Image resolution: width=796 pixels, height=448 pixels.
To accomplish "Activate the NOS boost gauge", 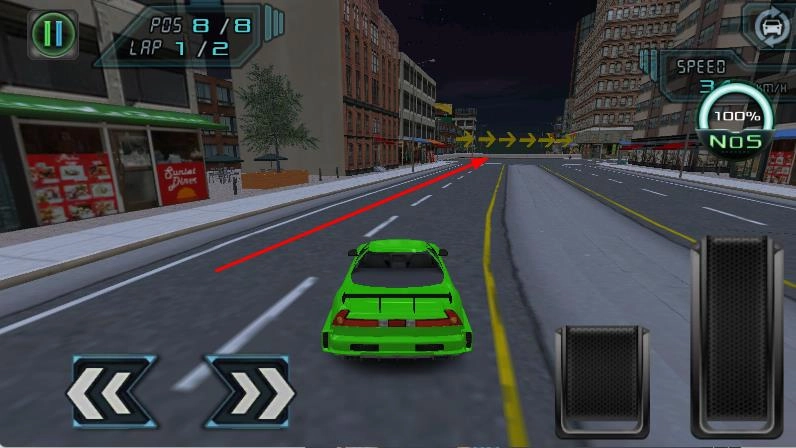I will click(x=738, y=125).
